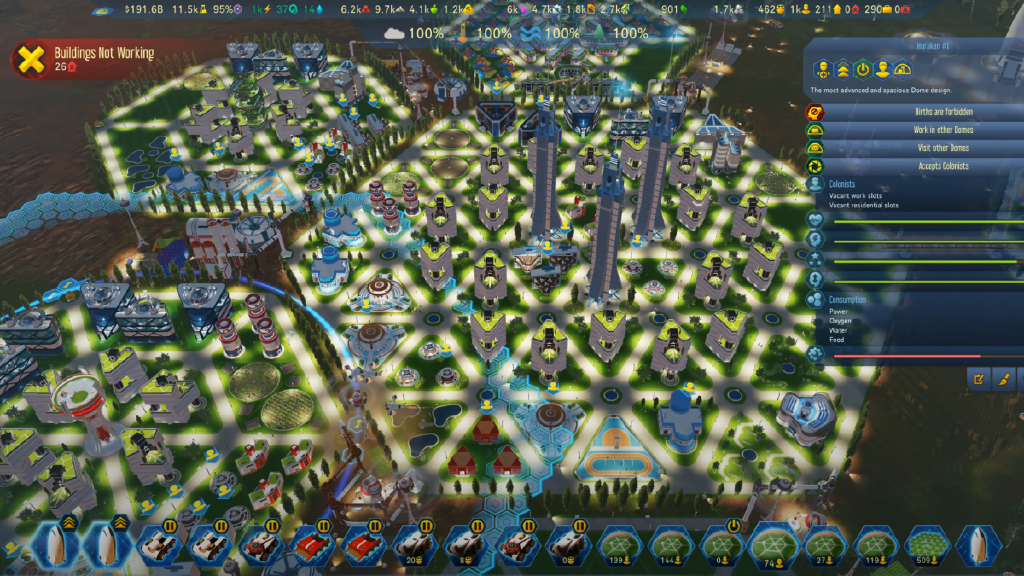Select the highlighted dome showing 74 colonists
1024x576 pixels.
769,544
